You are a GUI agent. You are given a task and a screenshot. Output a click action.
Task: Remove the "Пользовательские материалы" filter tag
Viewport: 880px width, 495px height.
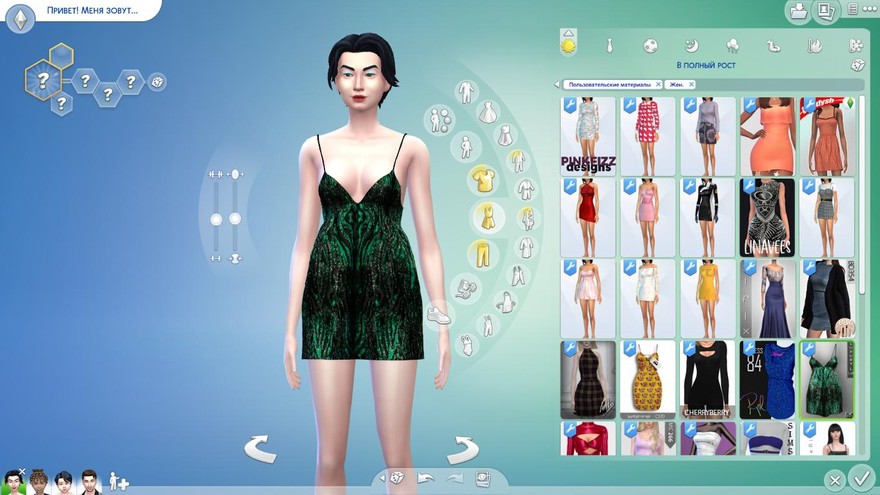[x=659, y=85]
